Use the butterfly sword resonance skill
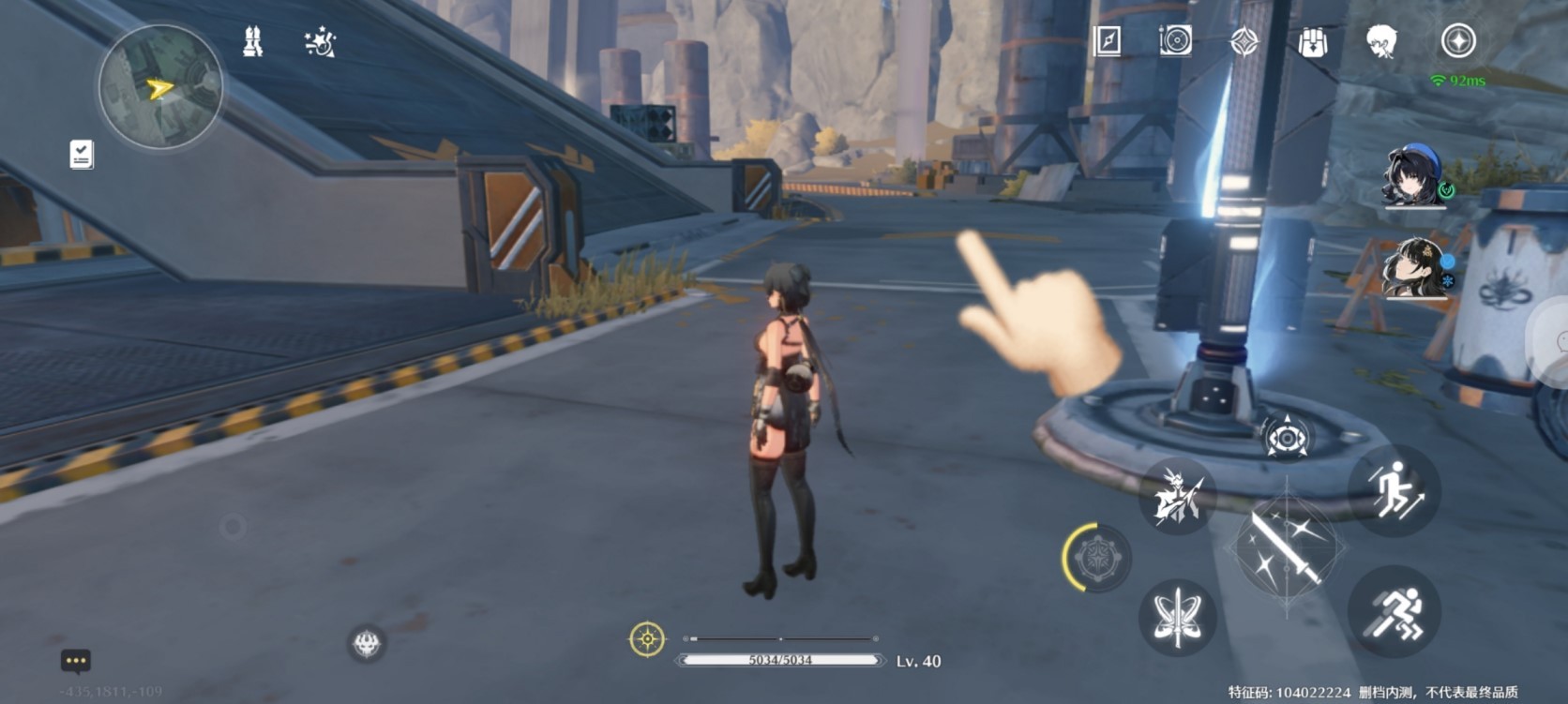Viewport: 1568px width, 704px height. tap(1177, 616)
